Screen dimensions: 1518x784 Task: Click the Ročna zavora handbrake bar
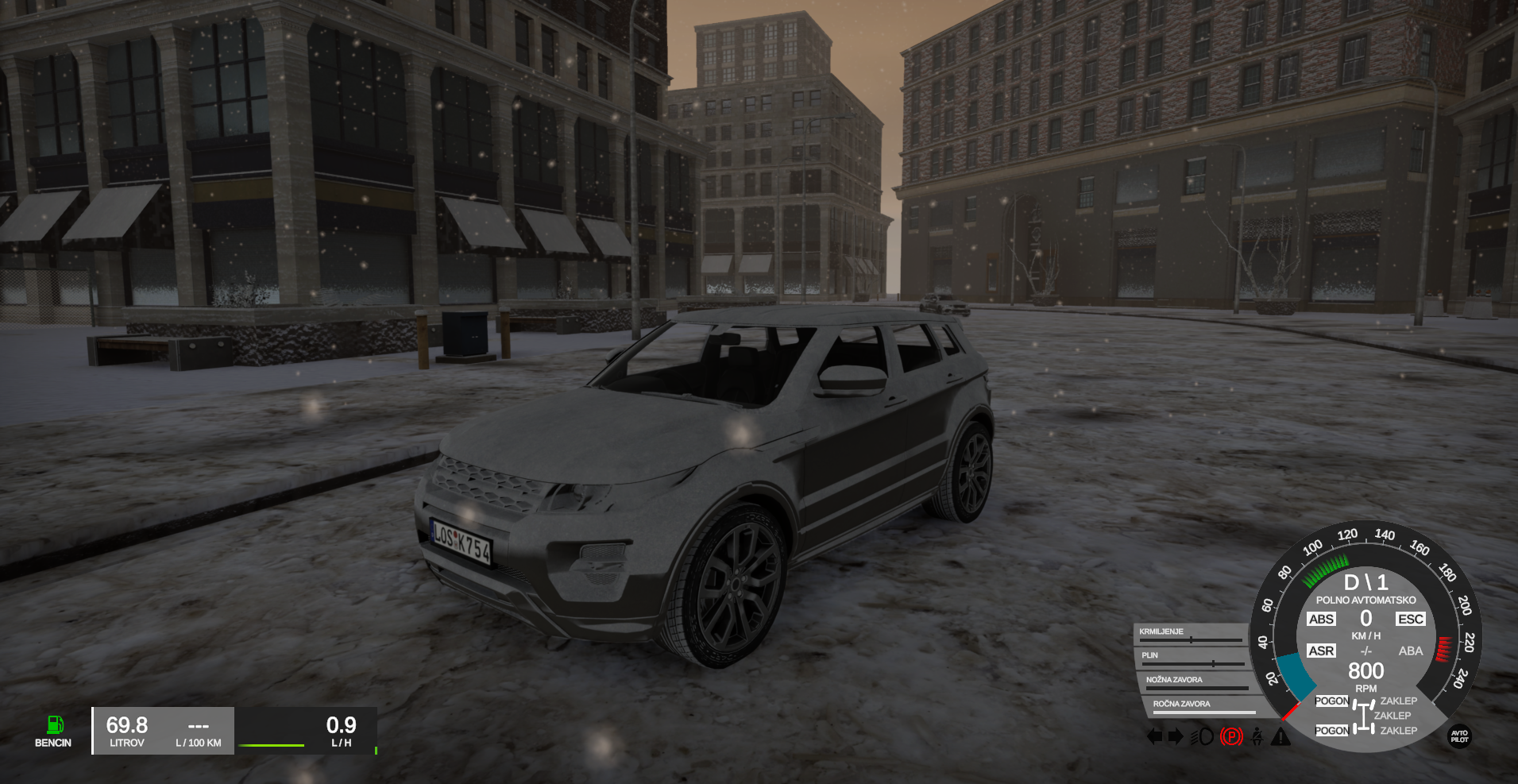pos(1203,712)
